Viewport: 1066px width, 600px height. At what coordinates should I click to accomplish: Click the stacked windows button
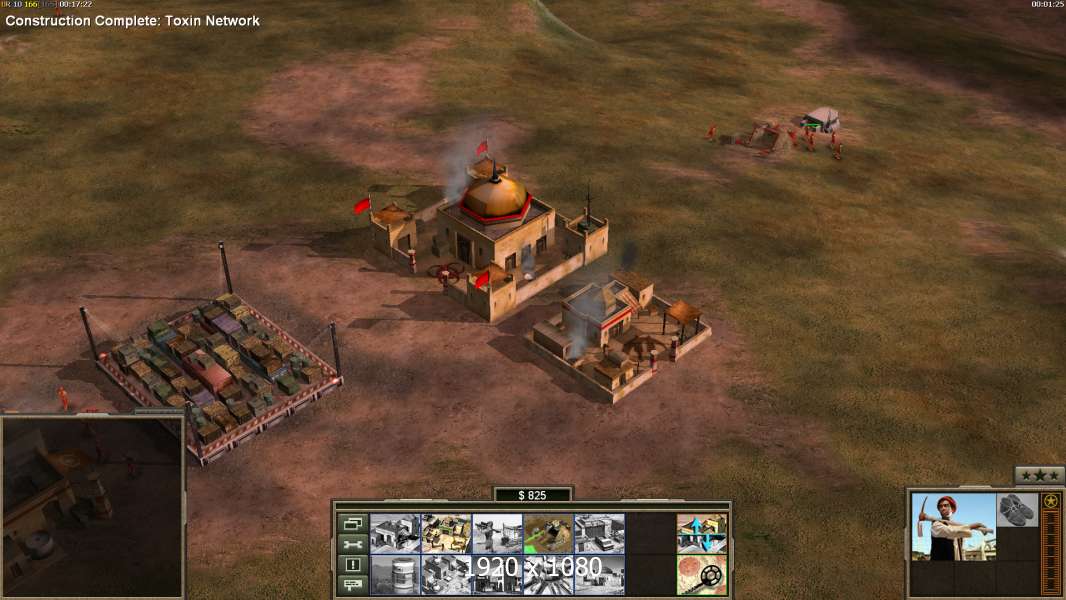click(x=352, y=523)
